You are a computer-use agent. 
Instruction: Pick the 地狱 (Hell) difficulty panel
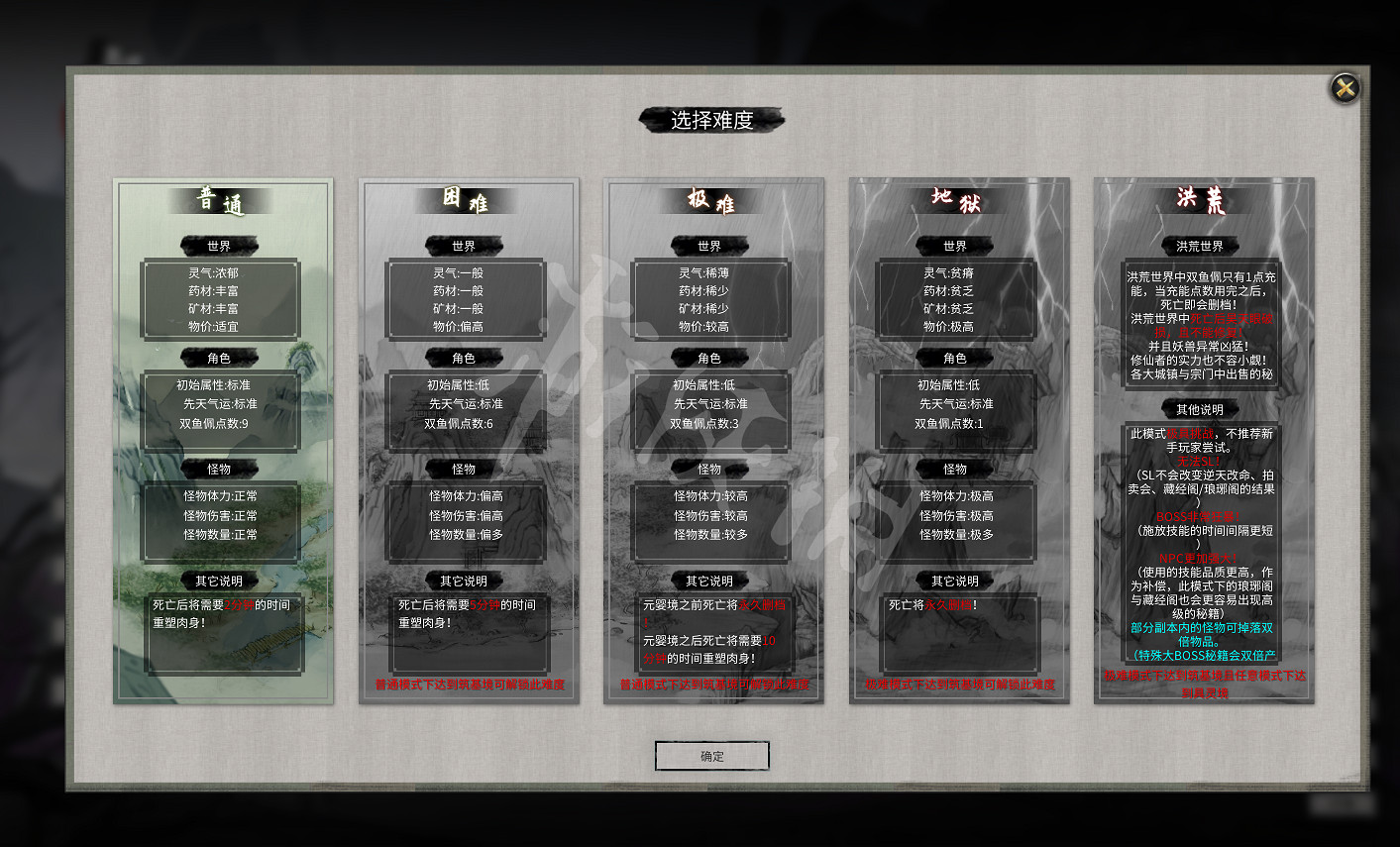tap(956, 200)
